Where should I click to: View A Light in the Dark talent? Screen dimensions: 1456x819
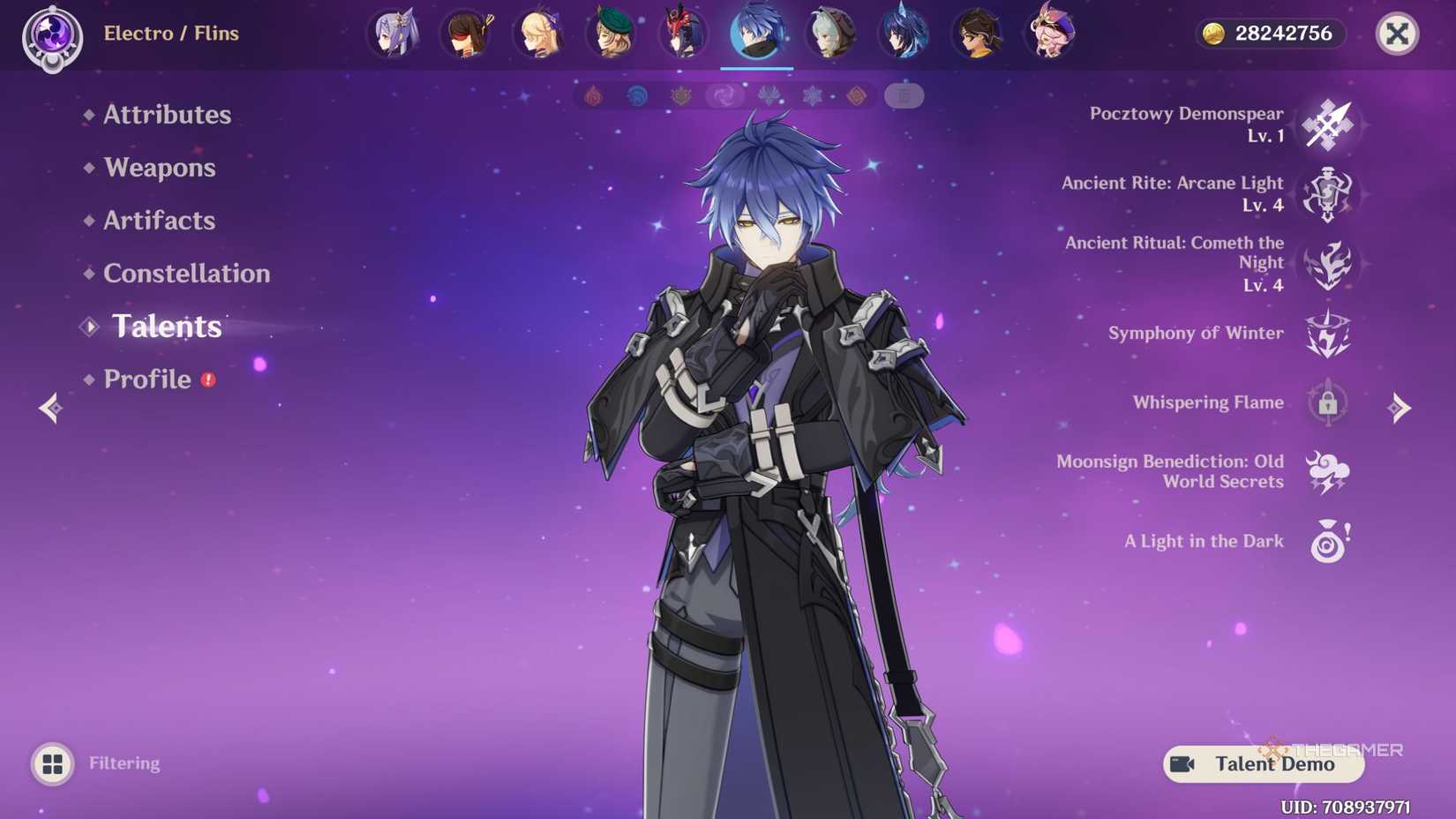click(1327, 542)
